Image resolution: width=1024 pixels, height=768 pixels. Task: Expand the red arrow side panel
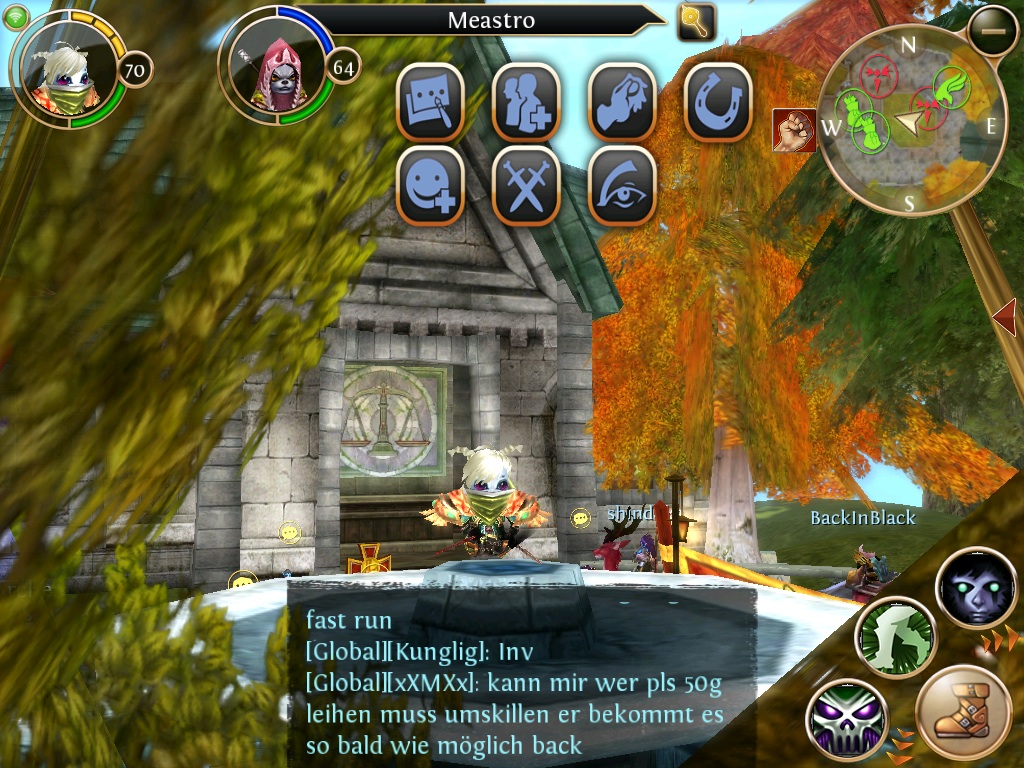pos(1006,318)
